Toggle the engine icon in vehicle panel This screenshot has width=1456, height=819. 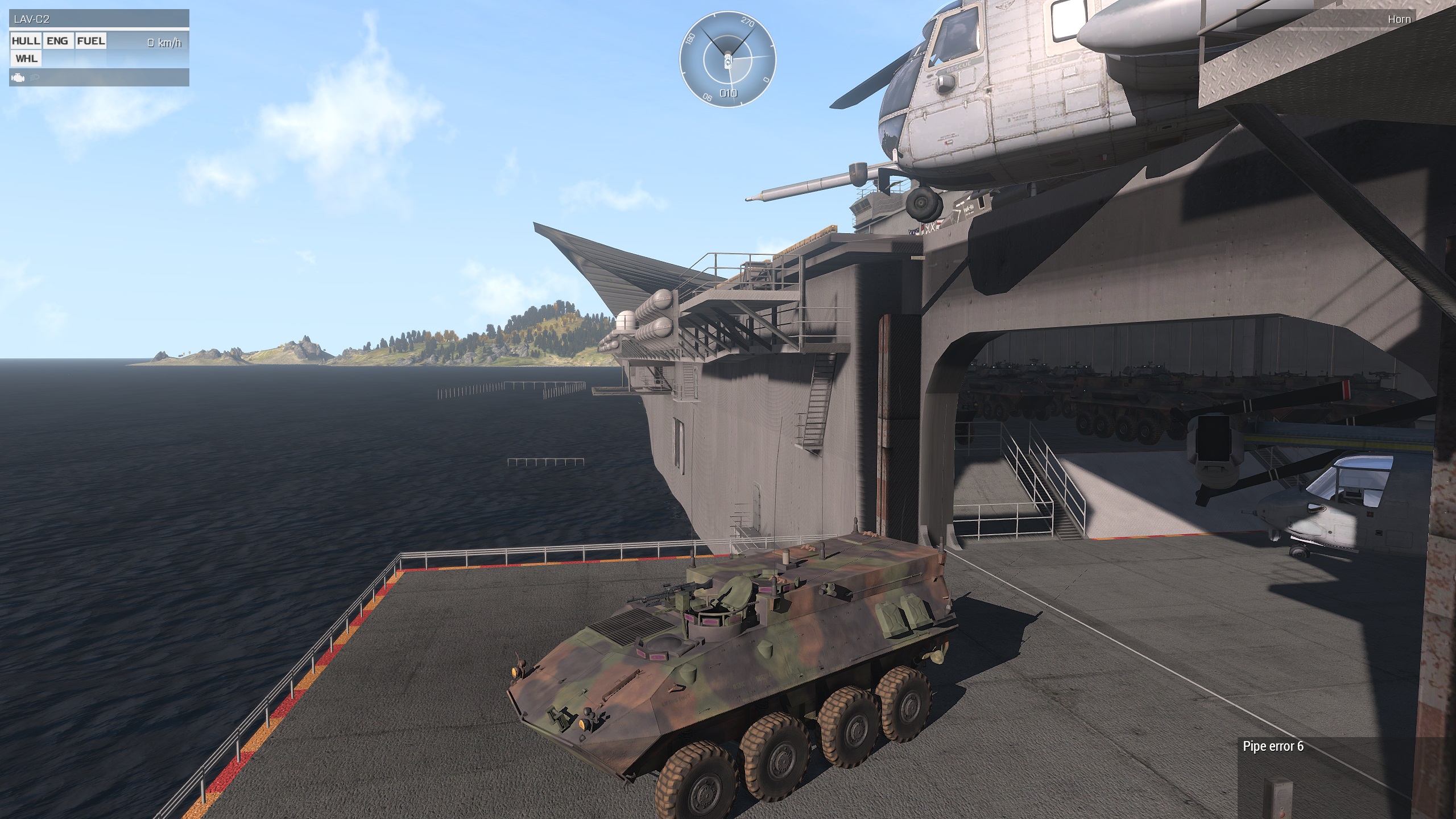18,77
